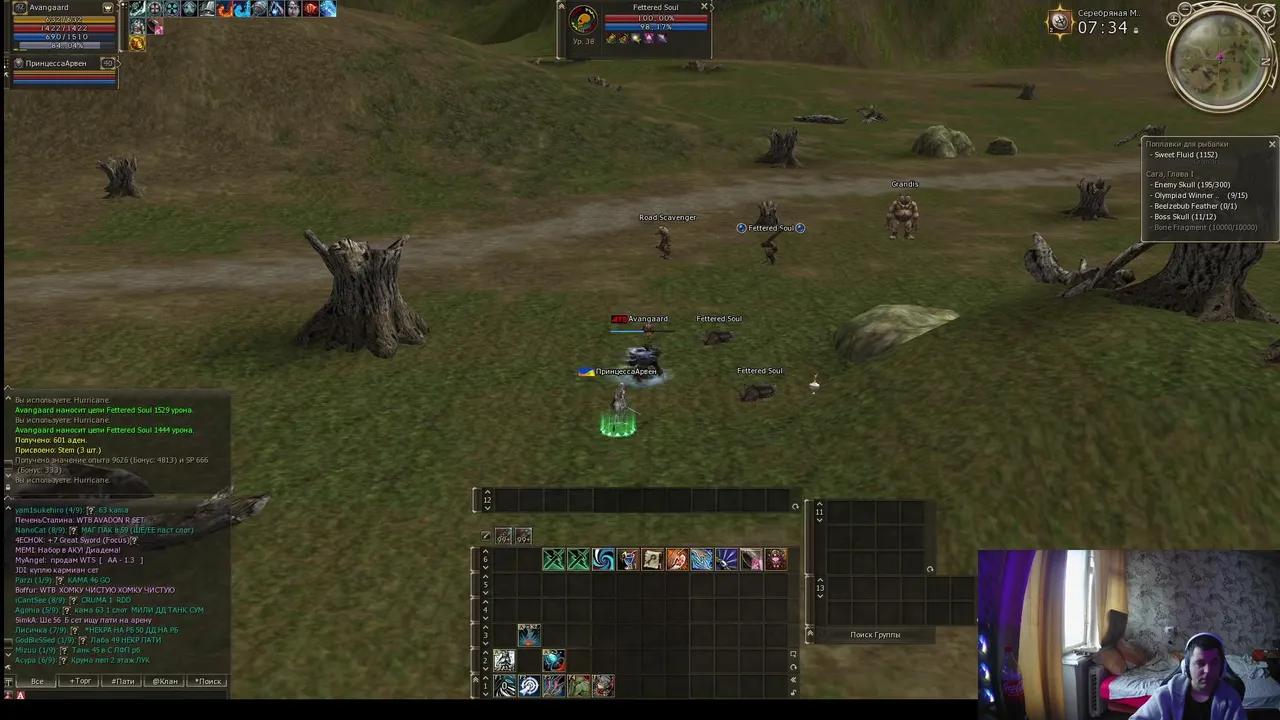The image size is (1280, 720).
Task: Click the chalice potion icon on the shortcut bar
Action: point(627,561)
